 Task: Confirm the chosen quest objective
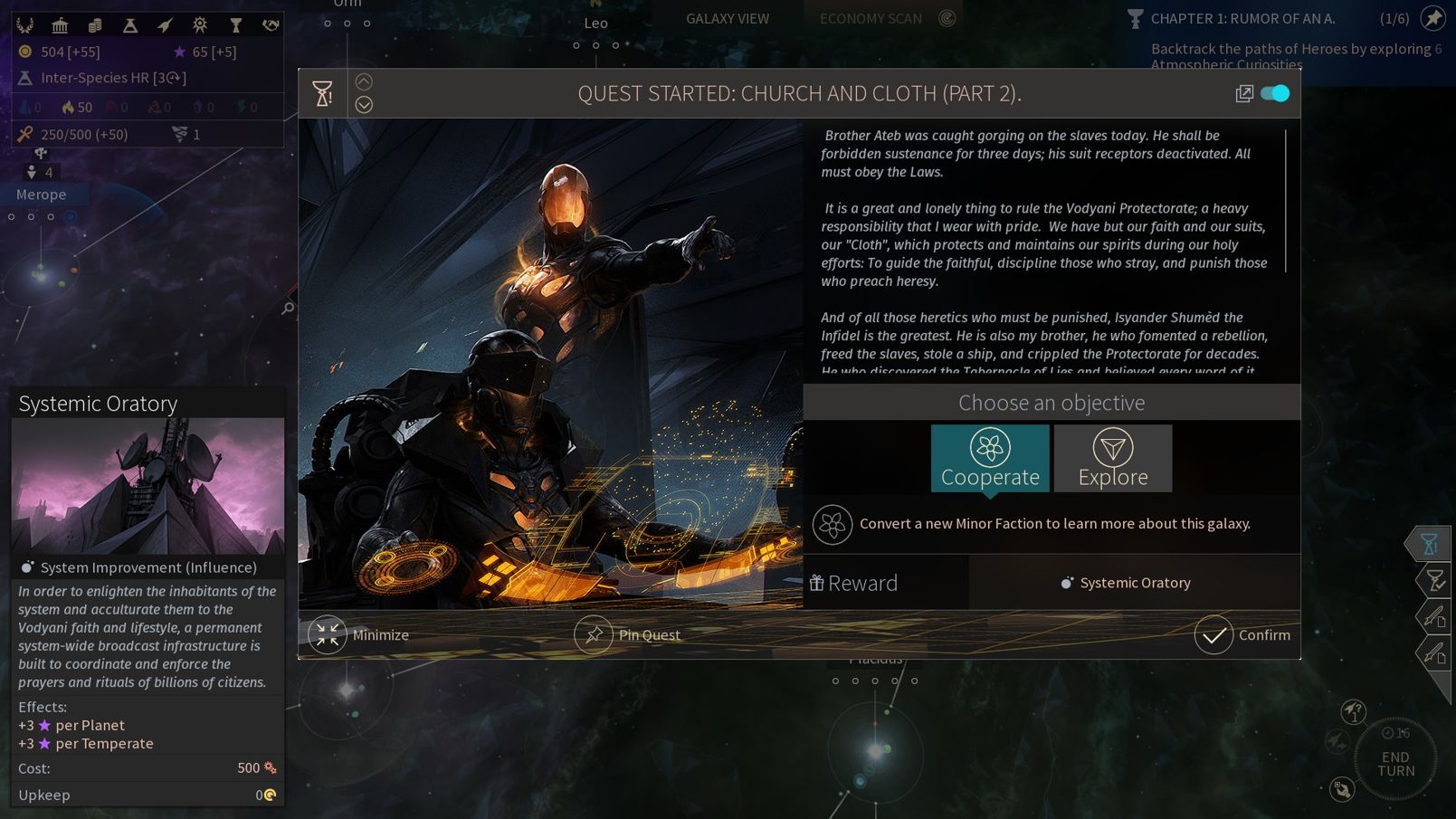(x=1242, y=635)
